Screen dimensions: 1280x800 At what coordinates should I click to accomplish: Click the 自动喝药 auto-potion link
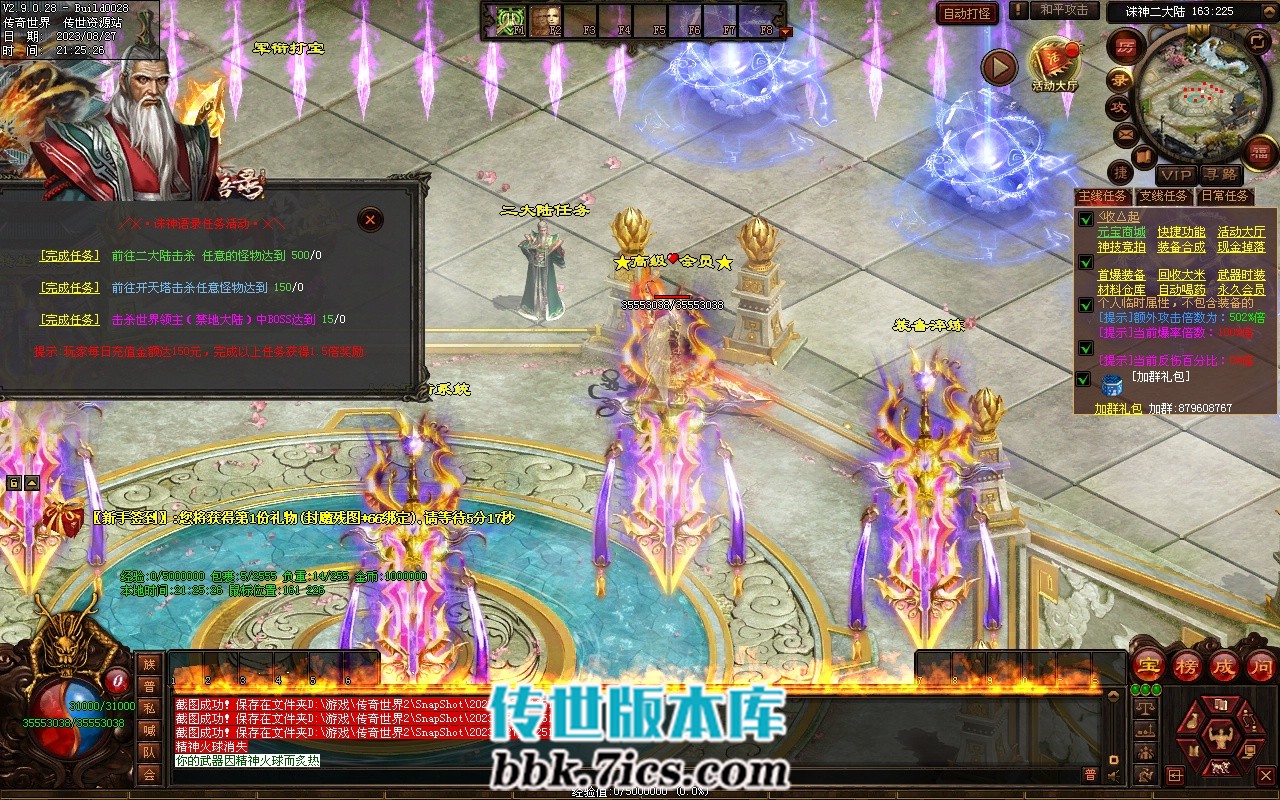(1181, 290)
